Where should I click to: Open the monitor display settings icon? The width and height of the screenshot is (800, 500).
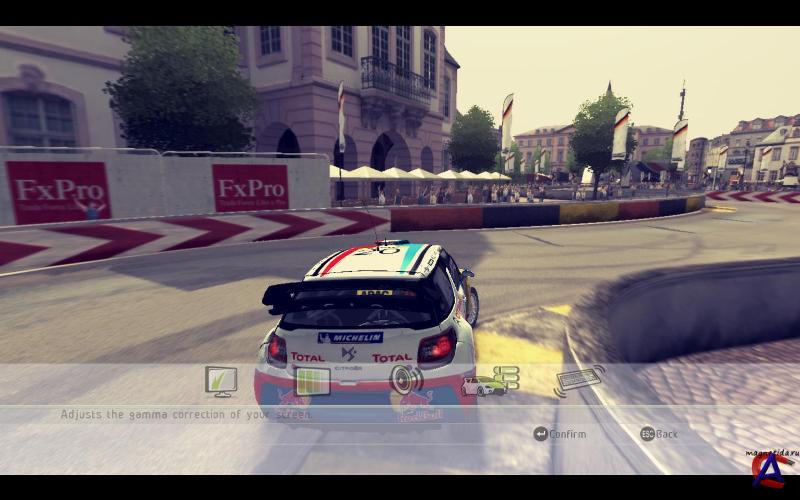pos(220,380)
